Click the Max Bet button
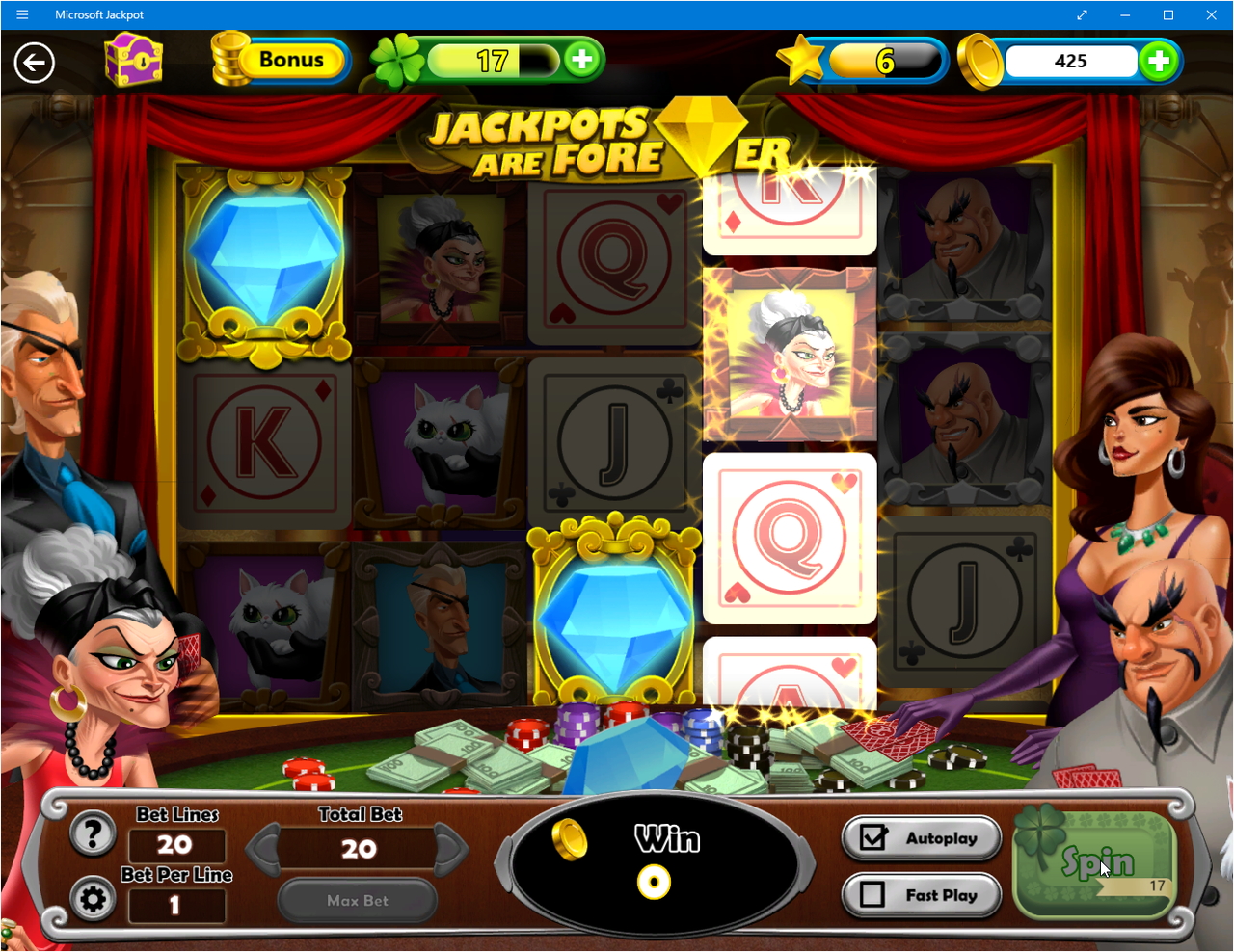Image resolution: width=1234 pixels, height=952 pixels. click(357, 900)
